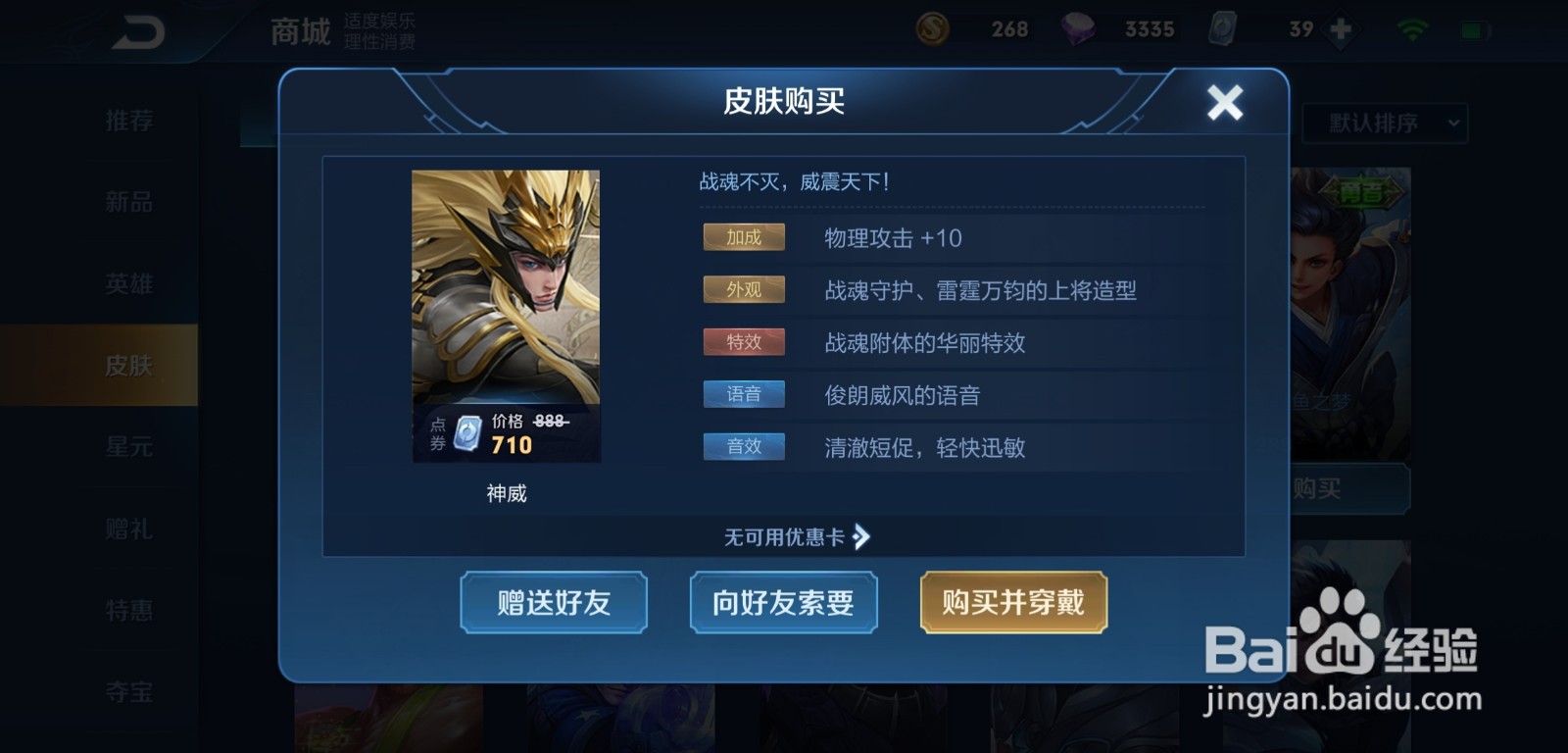The height and width of the screenshot is (753, 1568).
Task: Click the 赠送好友 gift button
Action: [554, 603]
